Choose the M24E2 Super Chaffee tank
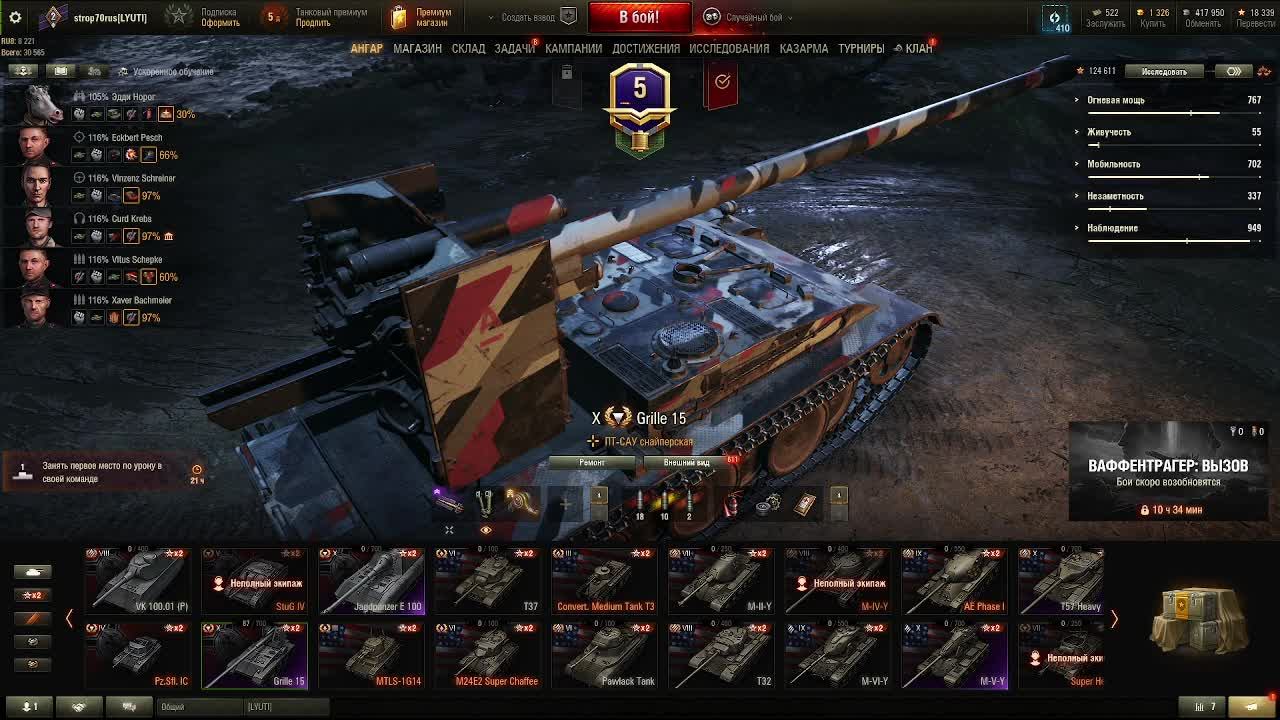The height and width of the screenshot is (720, 1280). (488, 656)
